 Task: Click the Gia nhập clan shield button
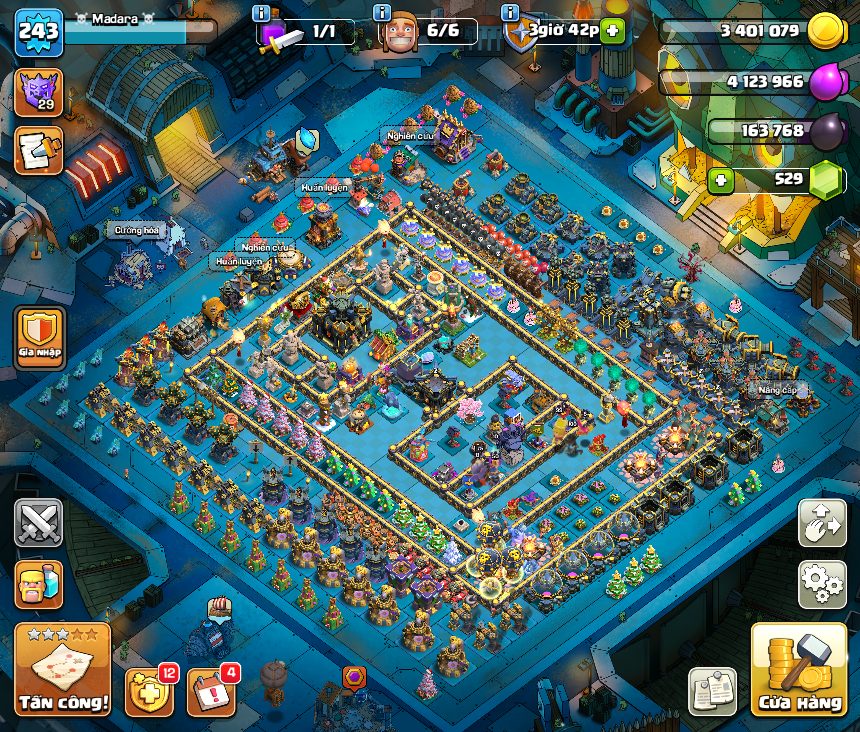[x=39, y=338]
